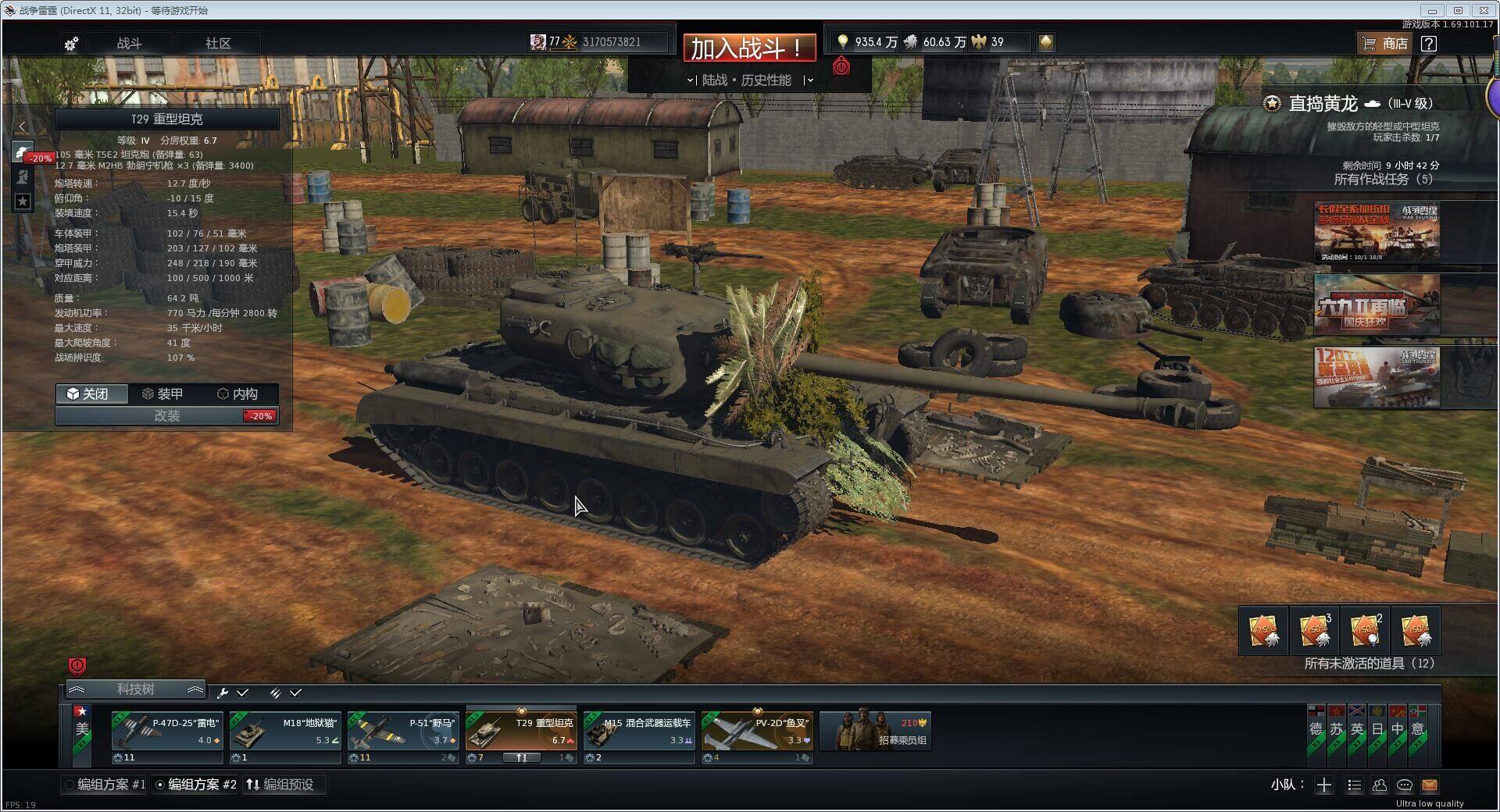Open the question mark help button
The image size is (1500, 812).
pos(1428,44)
